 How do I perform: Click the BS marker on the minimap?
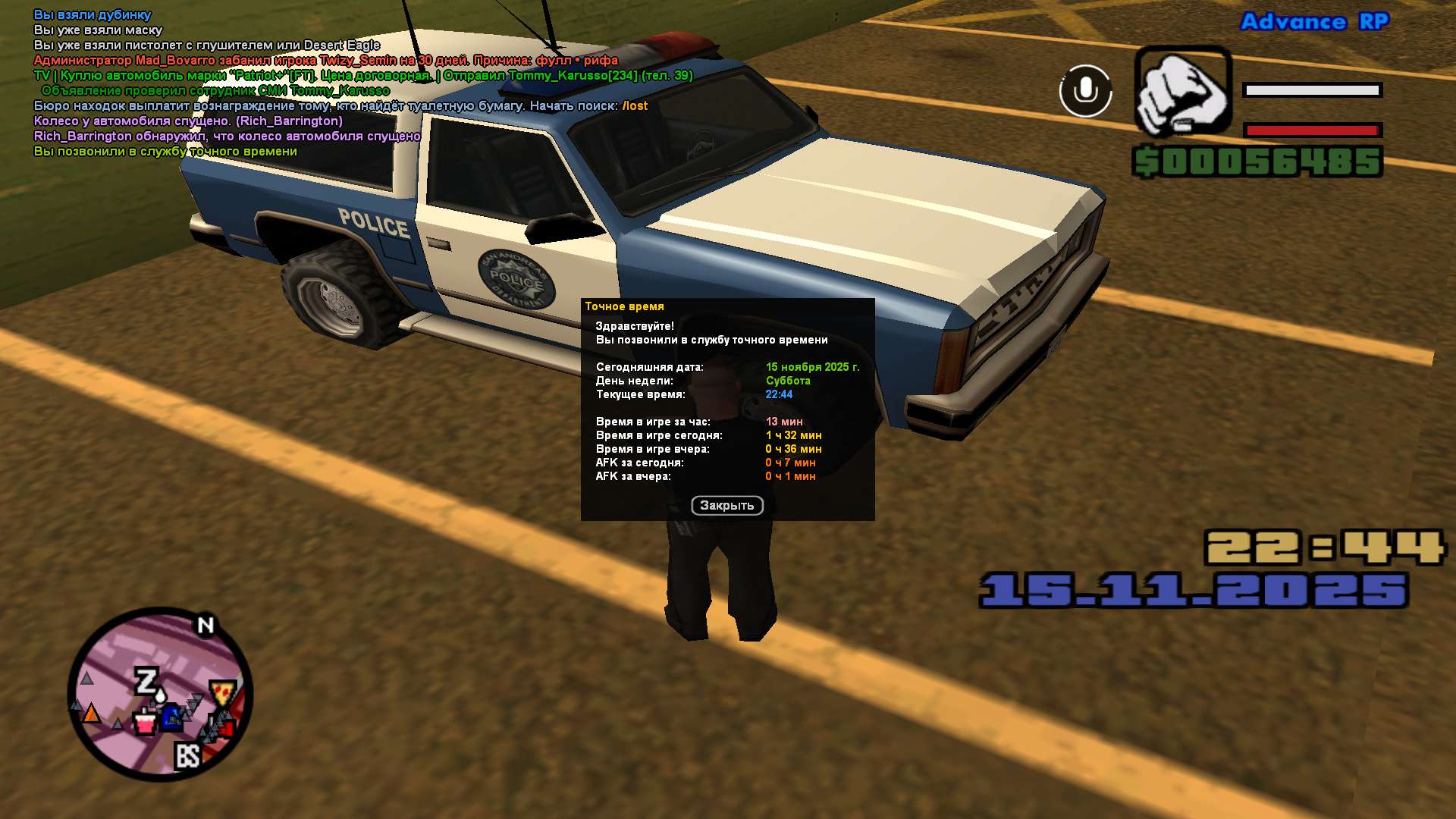pyautogui.click(x=188, y=755)
